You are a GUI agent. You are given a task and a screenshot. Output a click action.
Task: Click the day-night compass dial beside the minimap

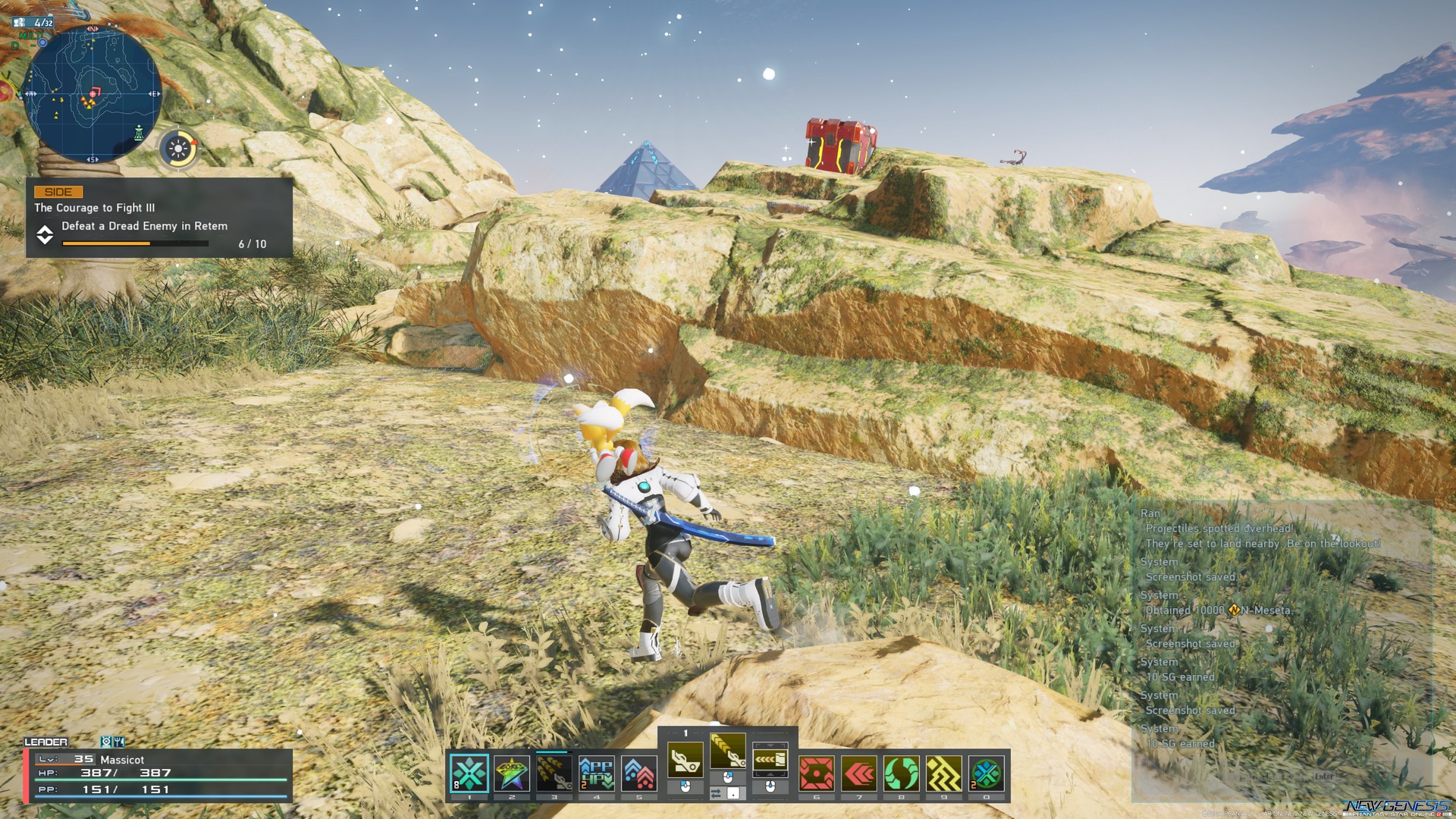180,147
